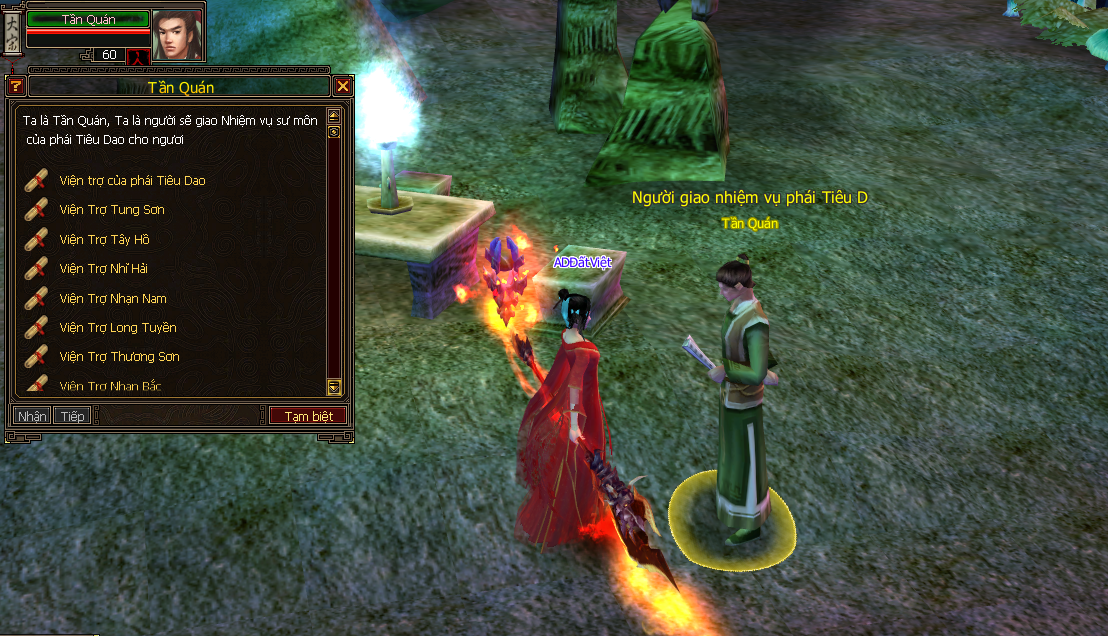This screenshot has width=1108, height=636.
Task: Close the Tần Quán dialog window
Action: [x=343, y=87]
